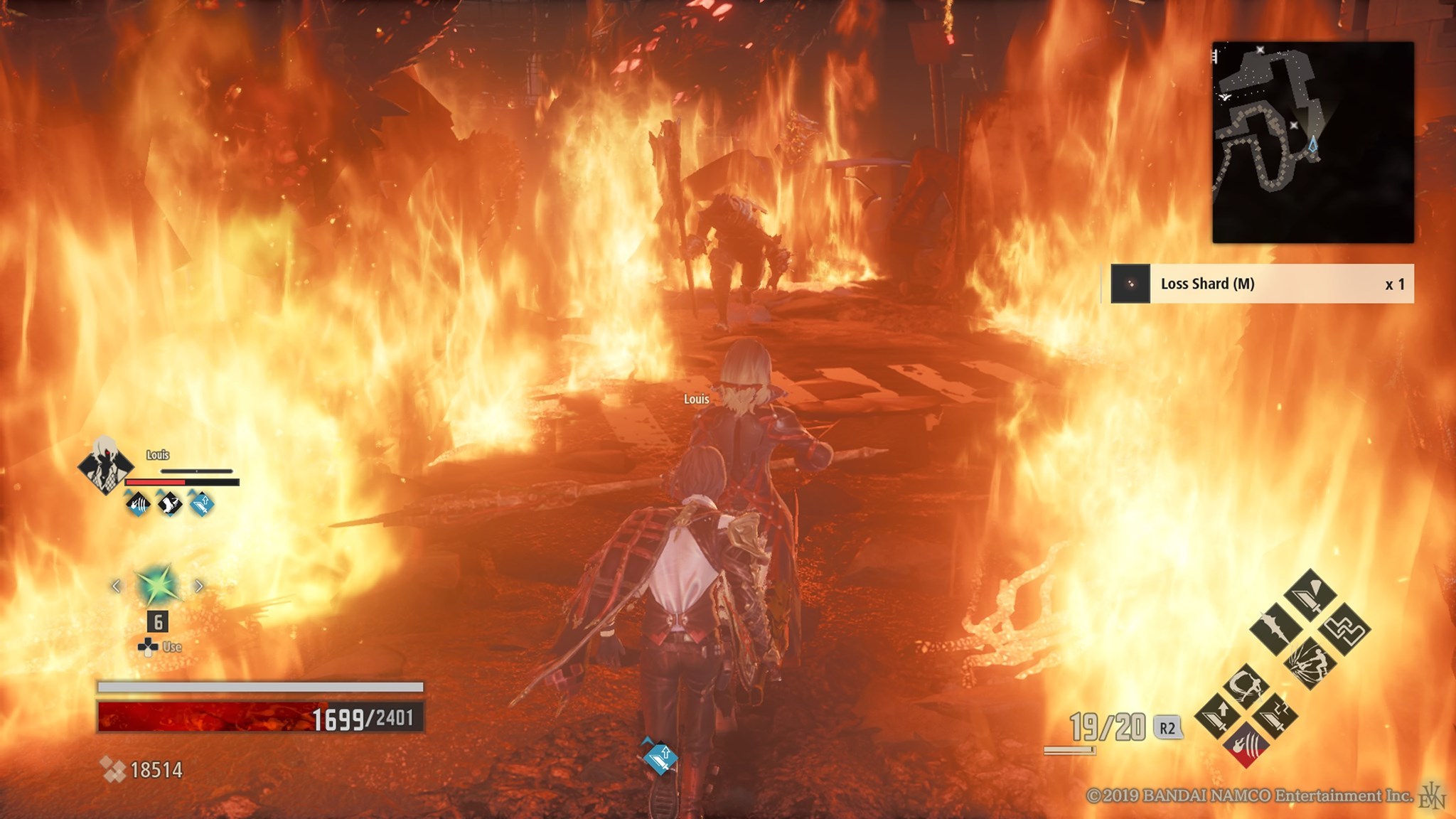Activate the red flaming claw gift
The height and width of the screenshot is (819, 1456).
point(1247,744)
